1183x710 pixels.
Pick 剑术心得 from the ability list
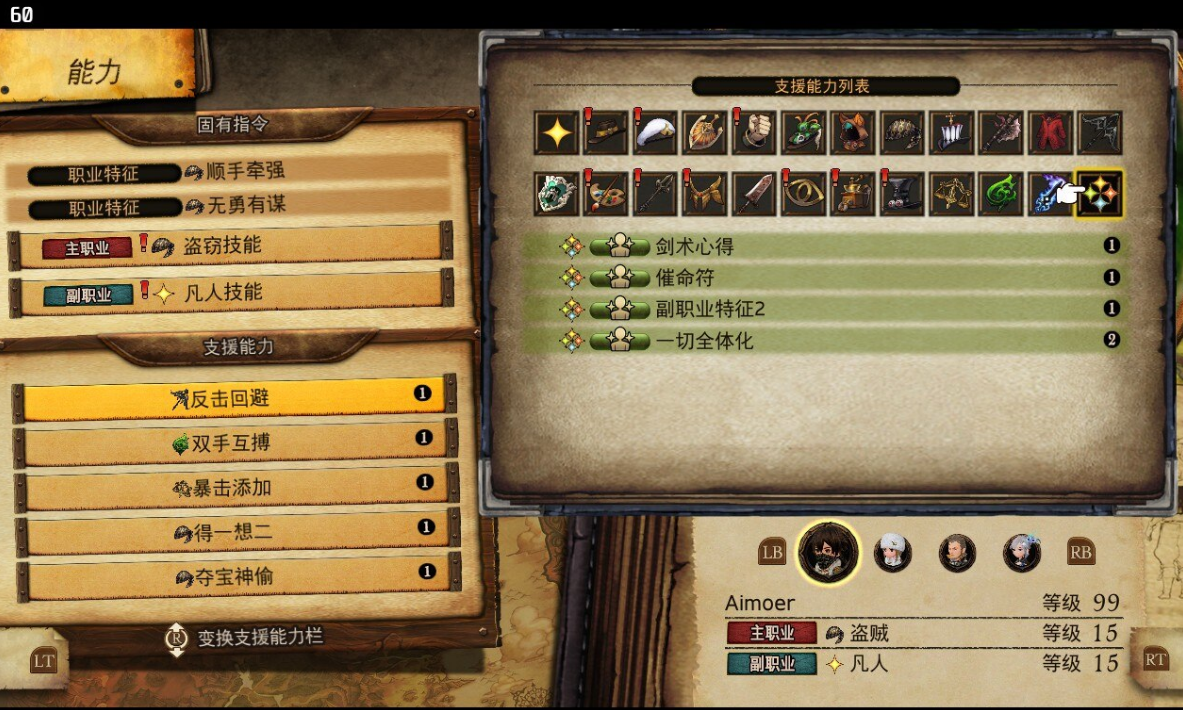click(820, 246)
